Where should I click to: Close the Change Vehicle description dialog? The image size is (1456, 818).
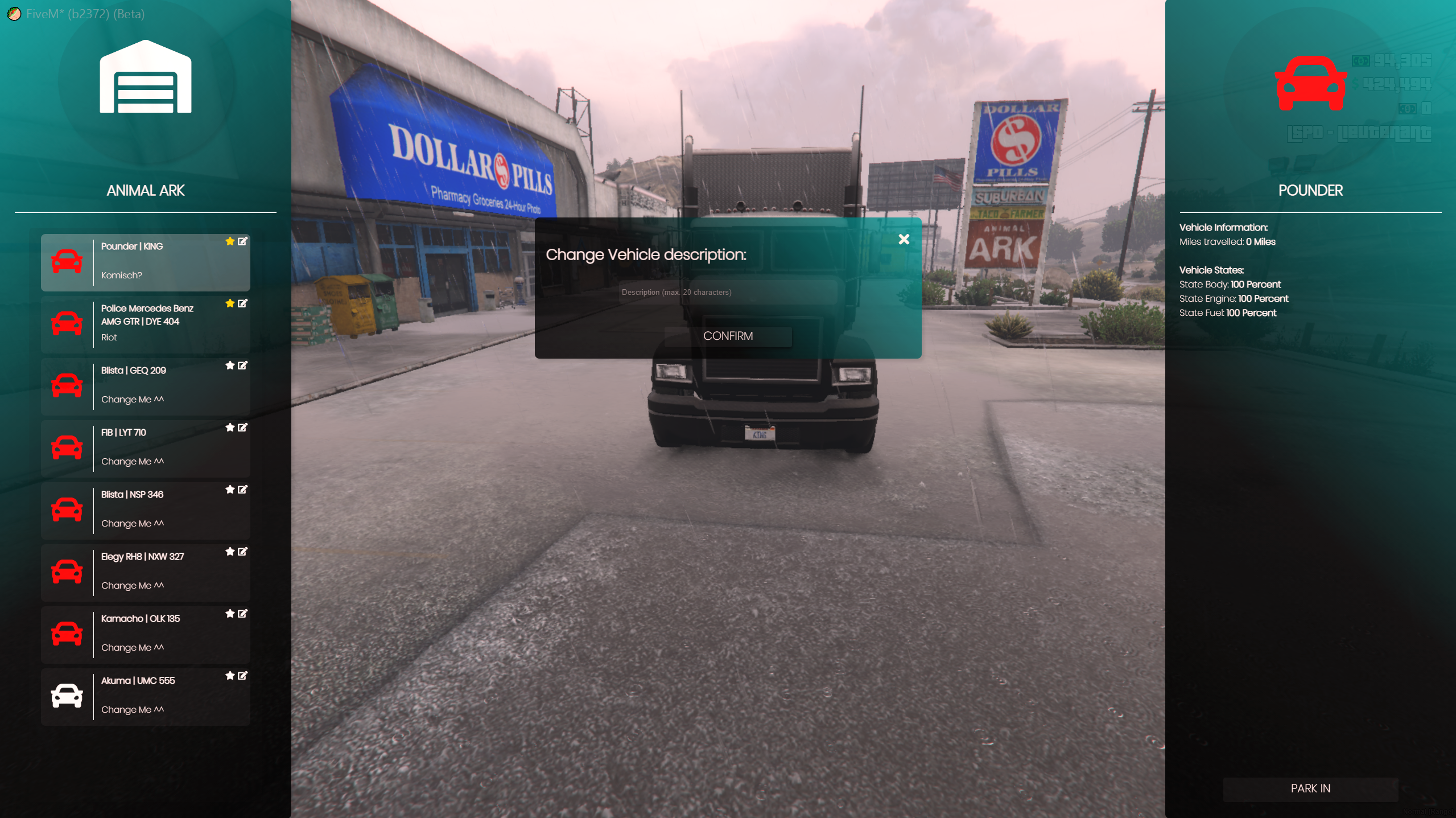tap(904, 239)
